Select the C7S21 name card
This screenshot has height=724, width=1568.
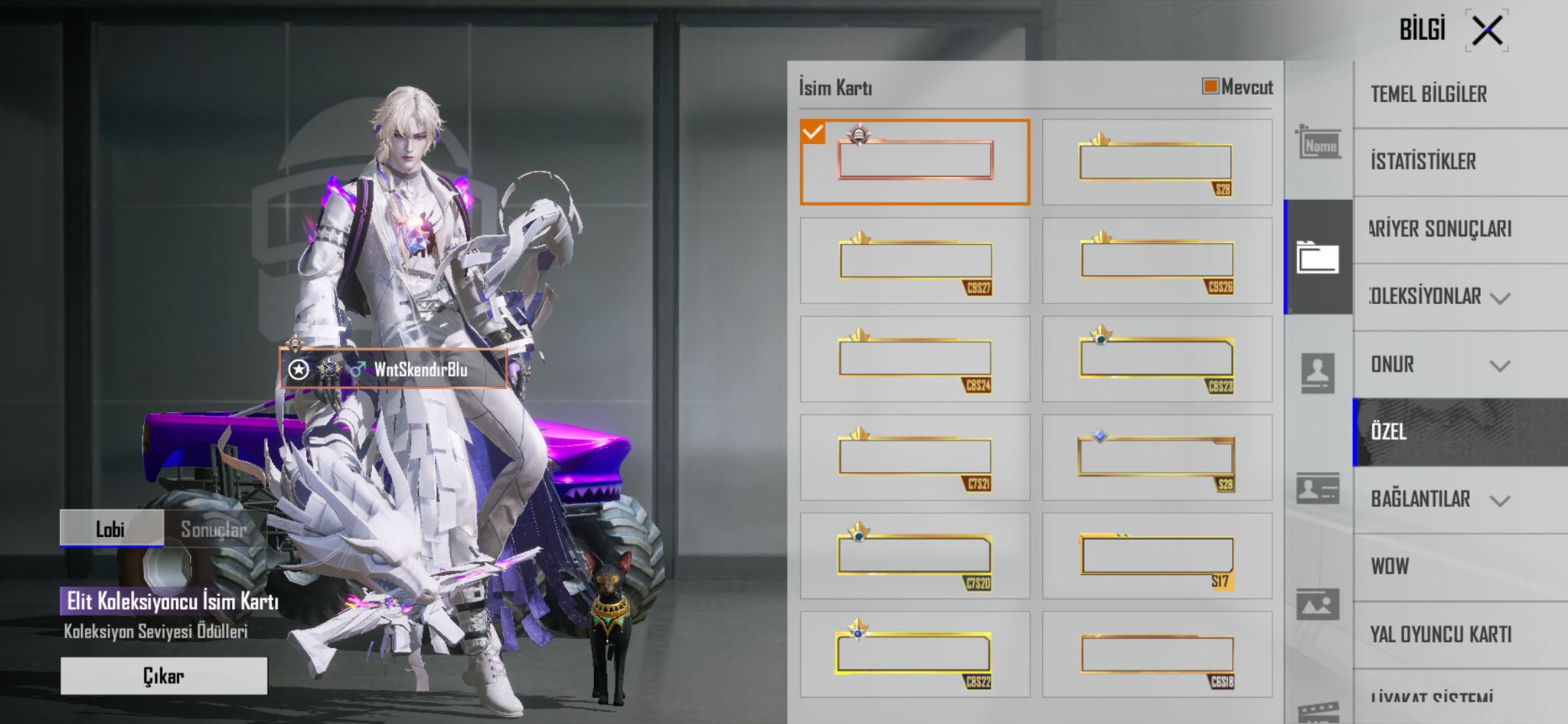[915, 457]
